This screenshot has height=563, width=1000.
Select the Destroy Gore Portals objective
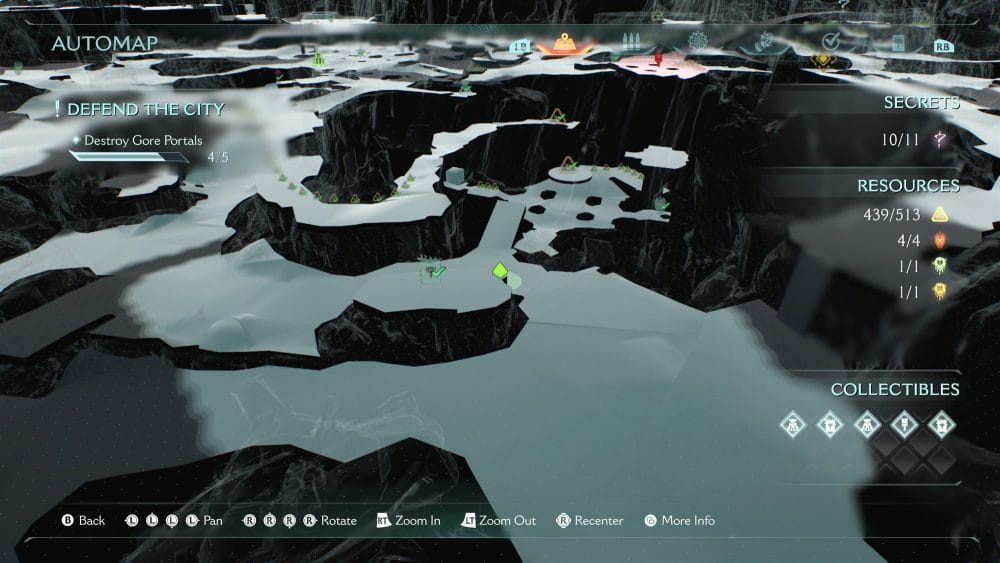143,141
